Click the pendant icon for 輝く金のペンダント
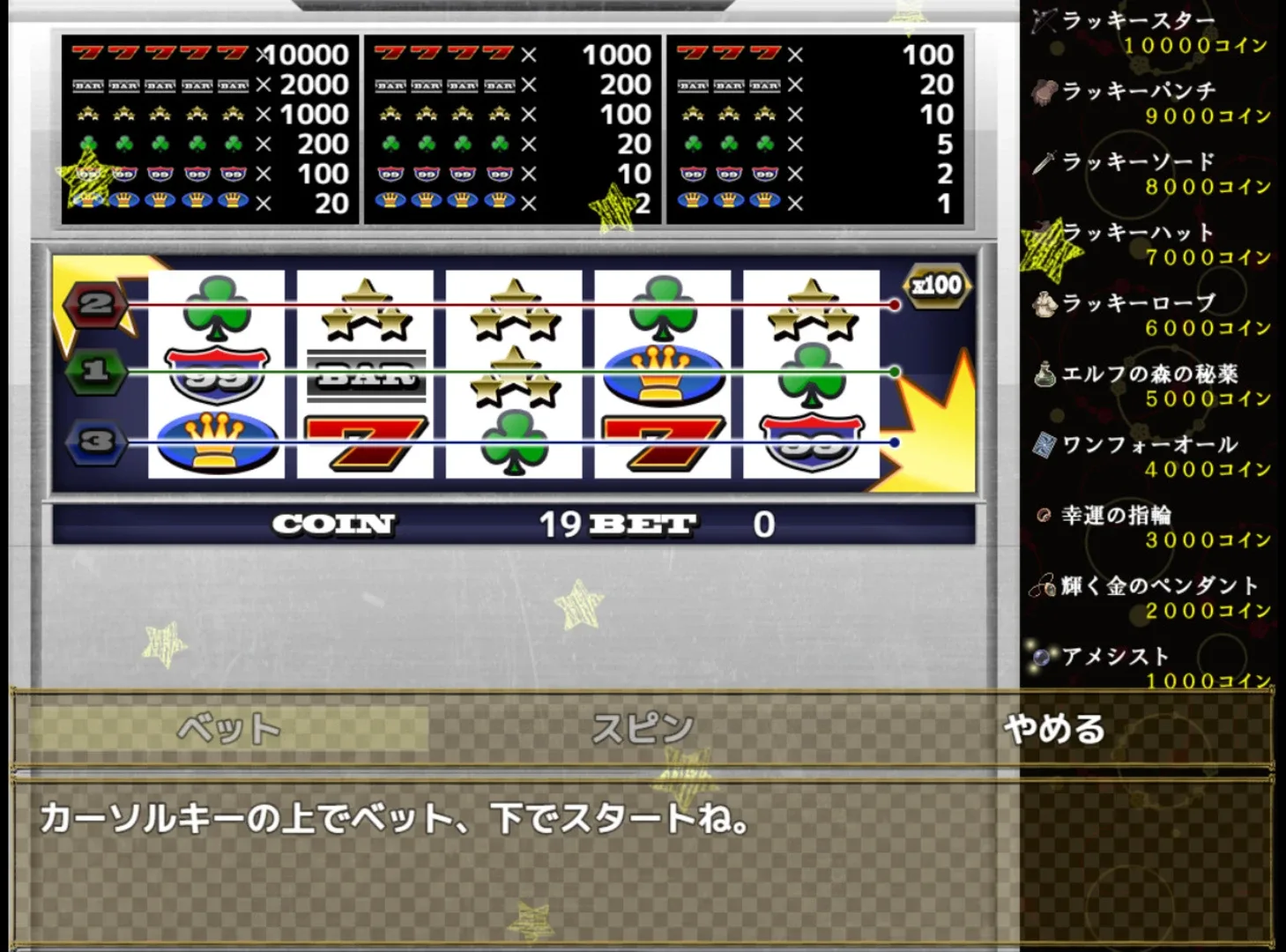1286x952 pixels. pos(1044,585)
